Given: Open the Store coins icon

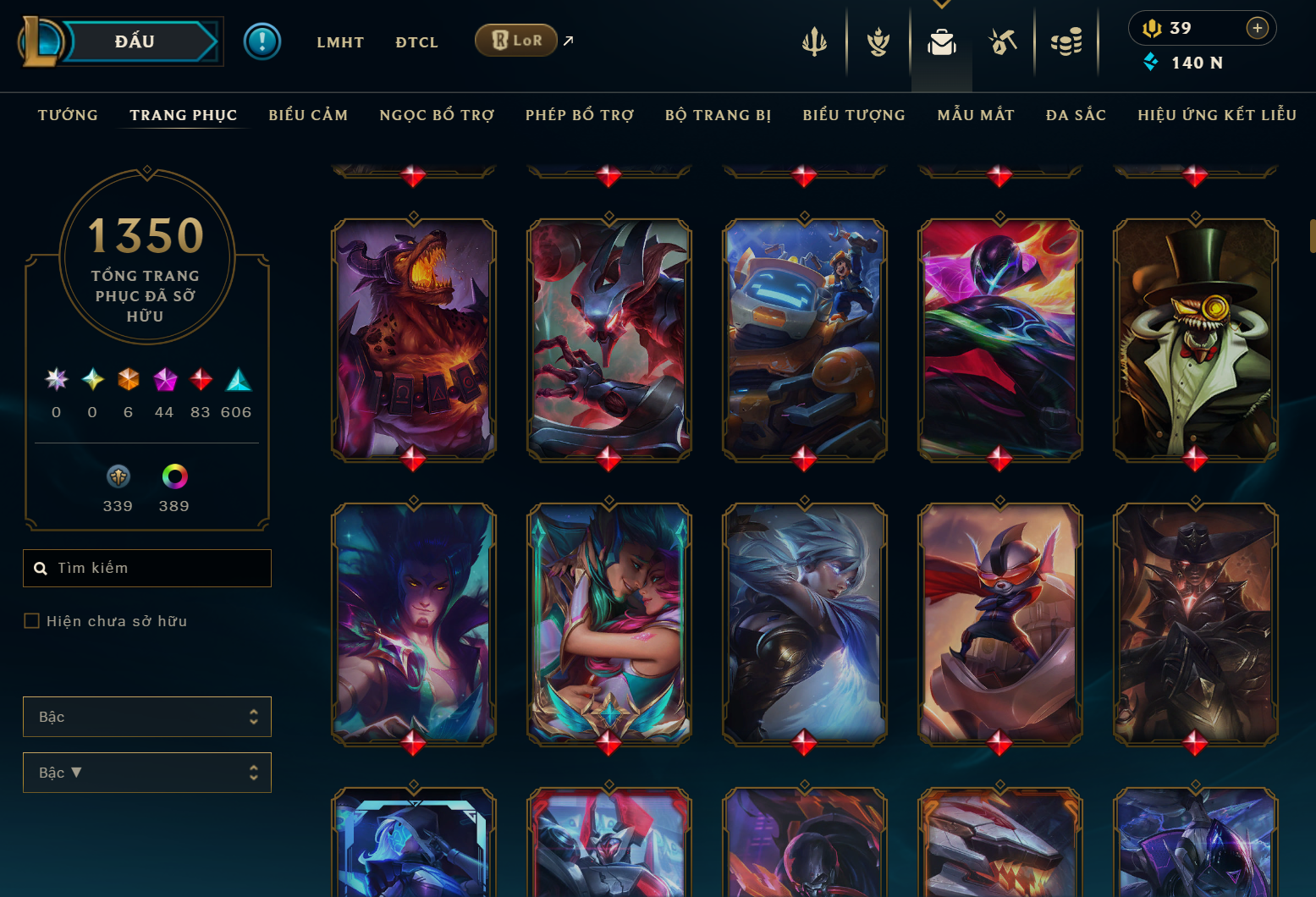Looking at the screenshot, I should [1066, 40].
